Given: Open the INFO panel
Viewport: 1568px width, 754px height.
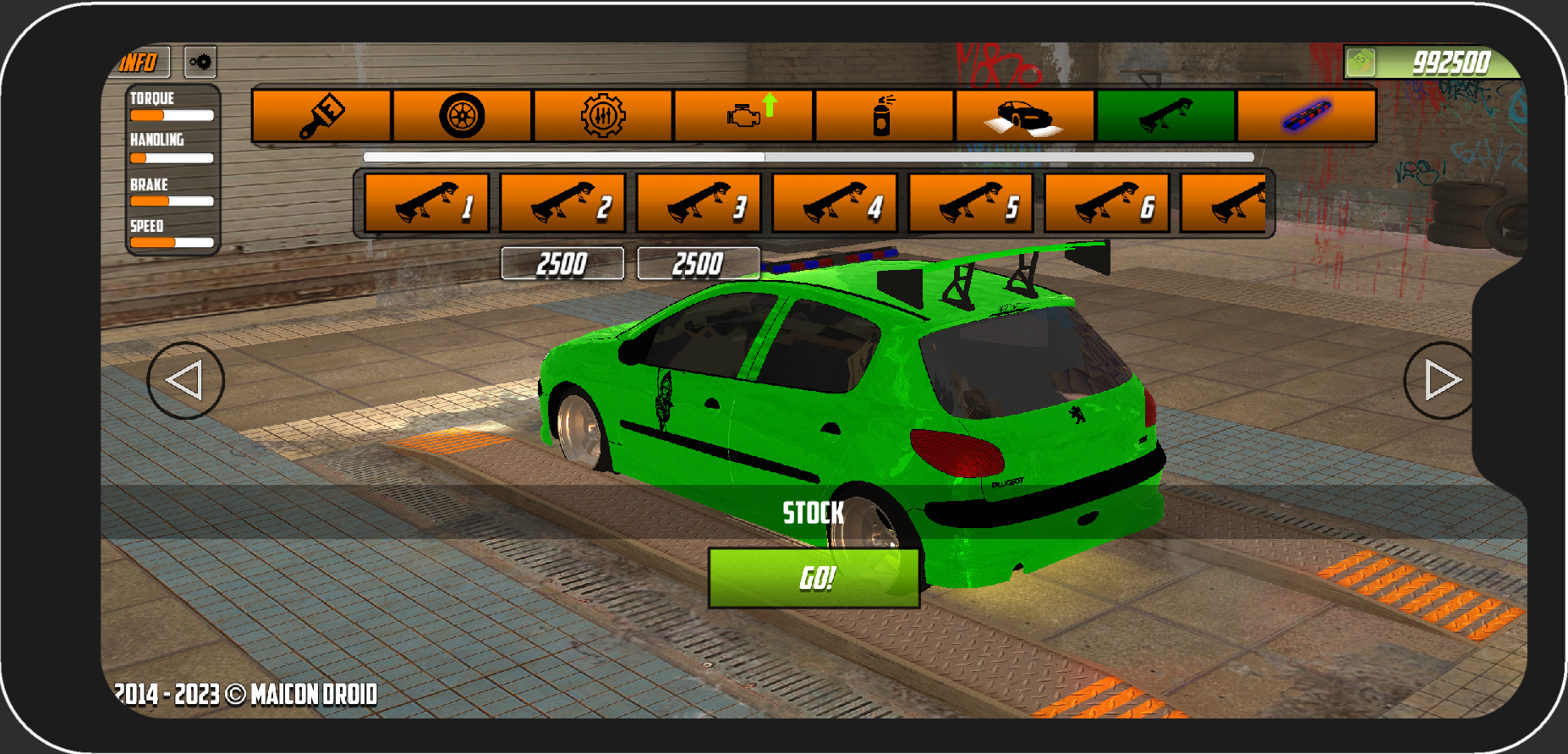Looking at the screenshot, I should click(x=141, y=62).
